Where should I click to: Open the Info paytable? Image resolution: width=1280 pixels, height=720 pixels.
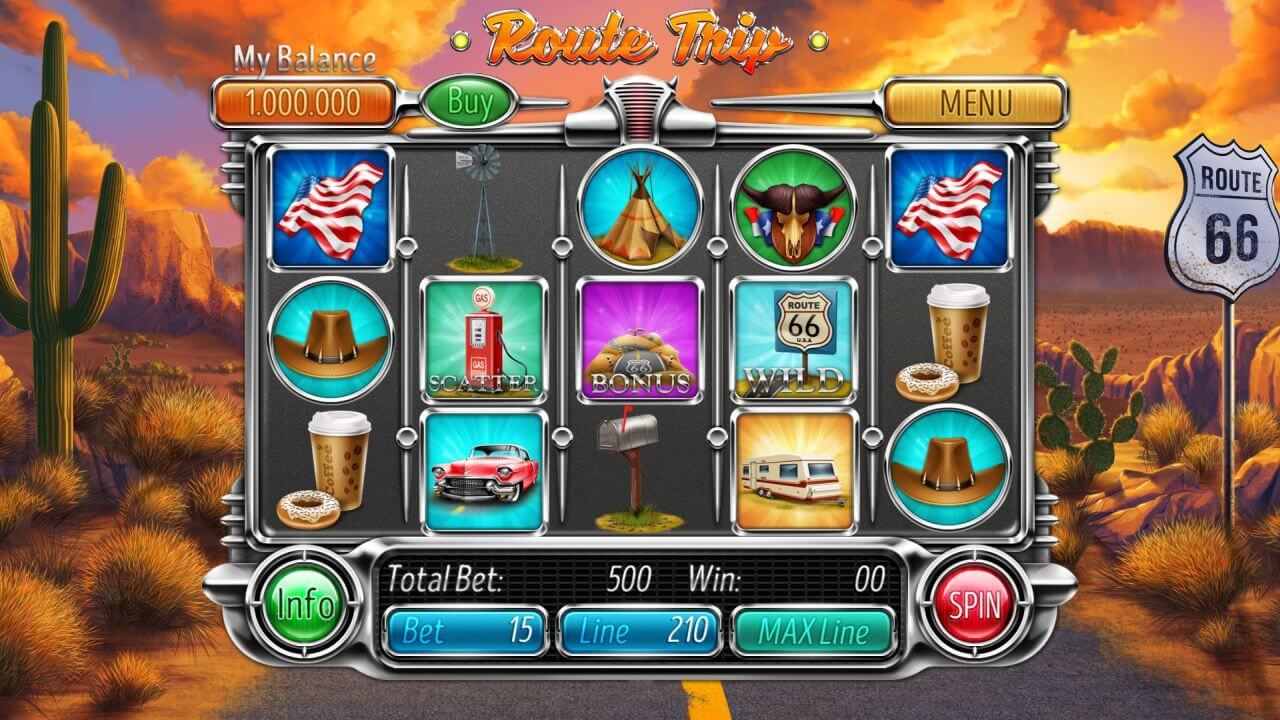305,604
